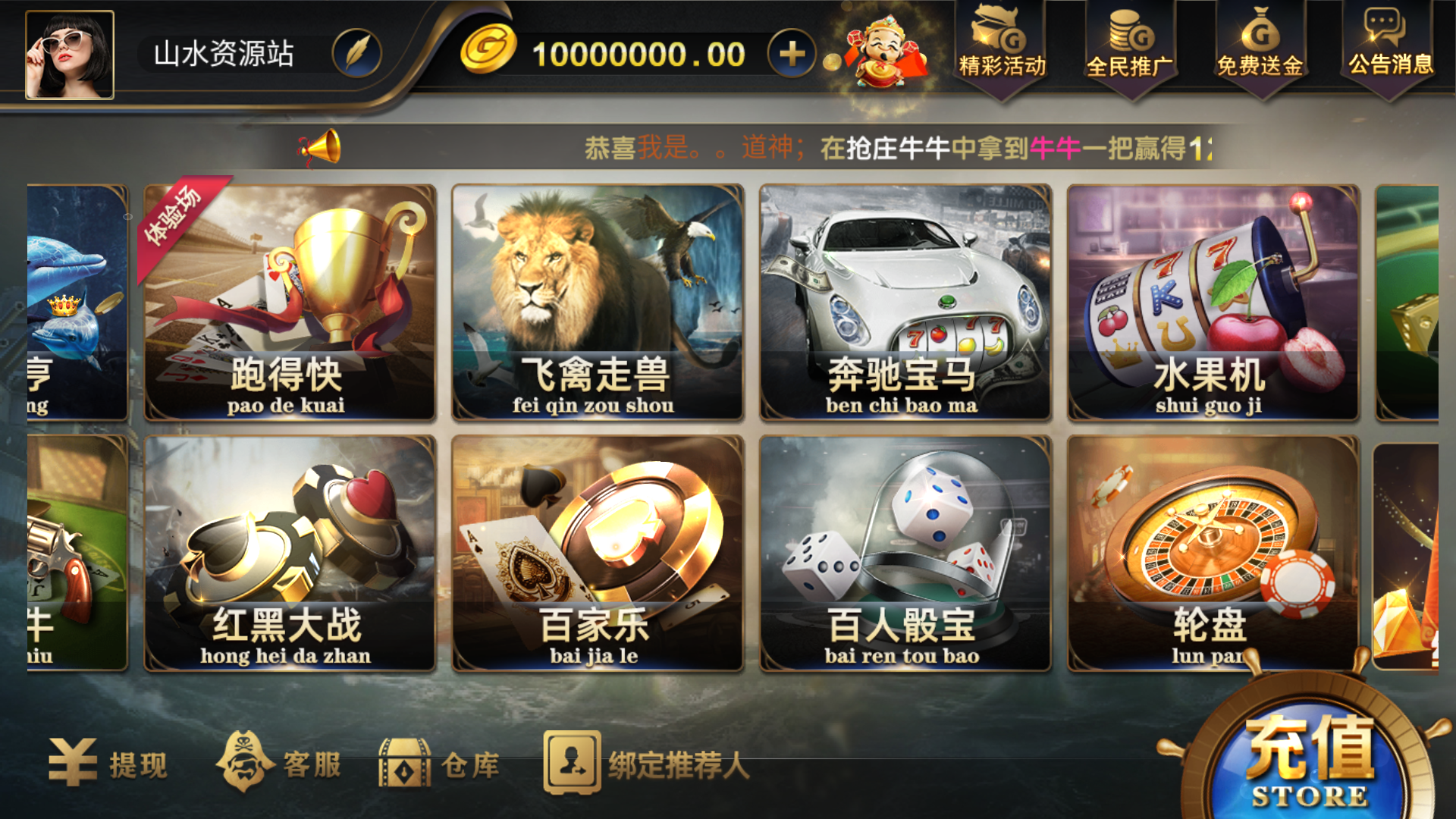Claim rewards via 免费送金 icon
This screenshot has height=819, width=1456.
pos(1259,49)
